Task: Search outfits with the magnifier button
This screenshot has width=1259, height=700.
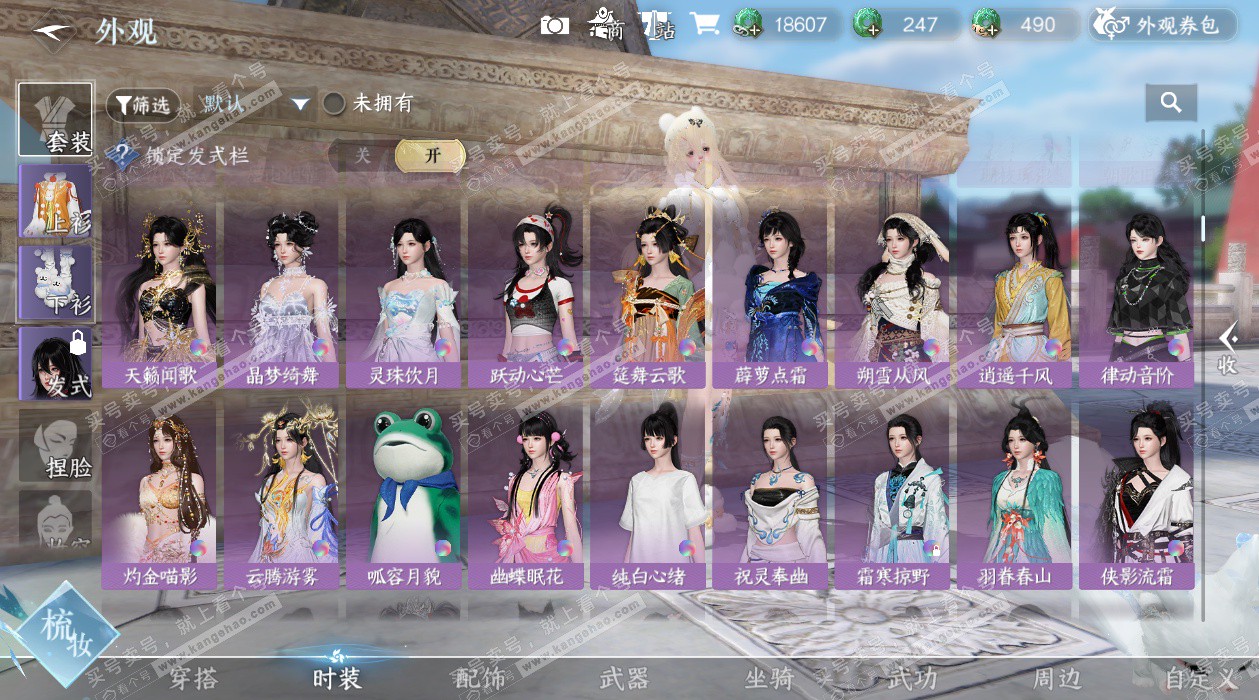Action: [x=1171, y=102]
